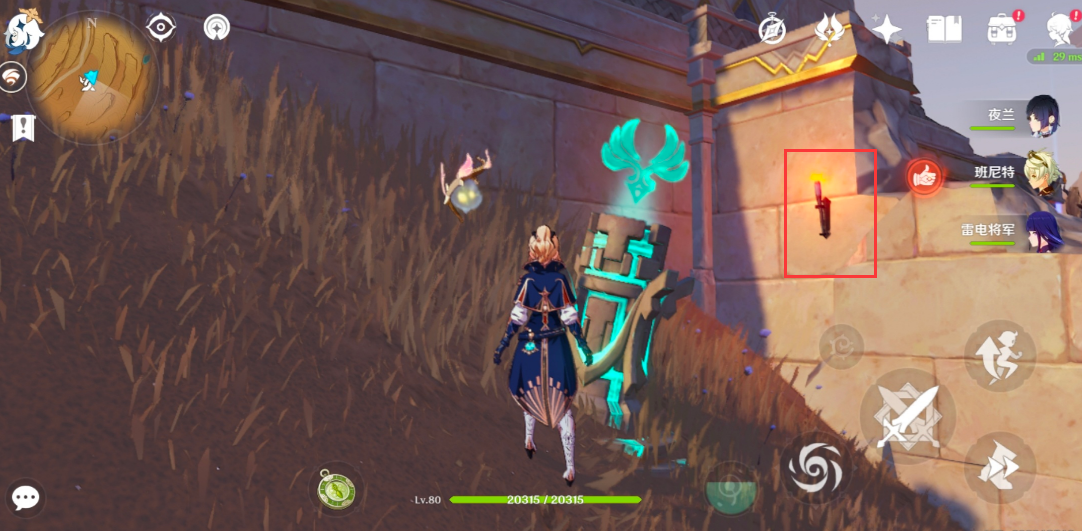The height and width of the screenshot is (531, 1082).
Task: Tap the swirl icon beside the minimap
Action: 13,78
